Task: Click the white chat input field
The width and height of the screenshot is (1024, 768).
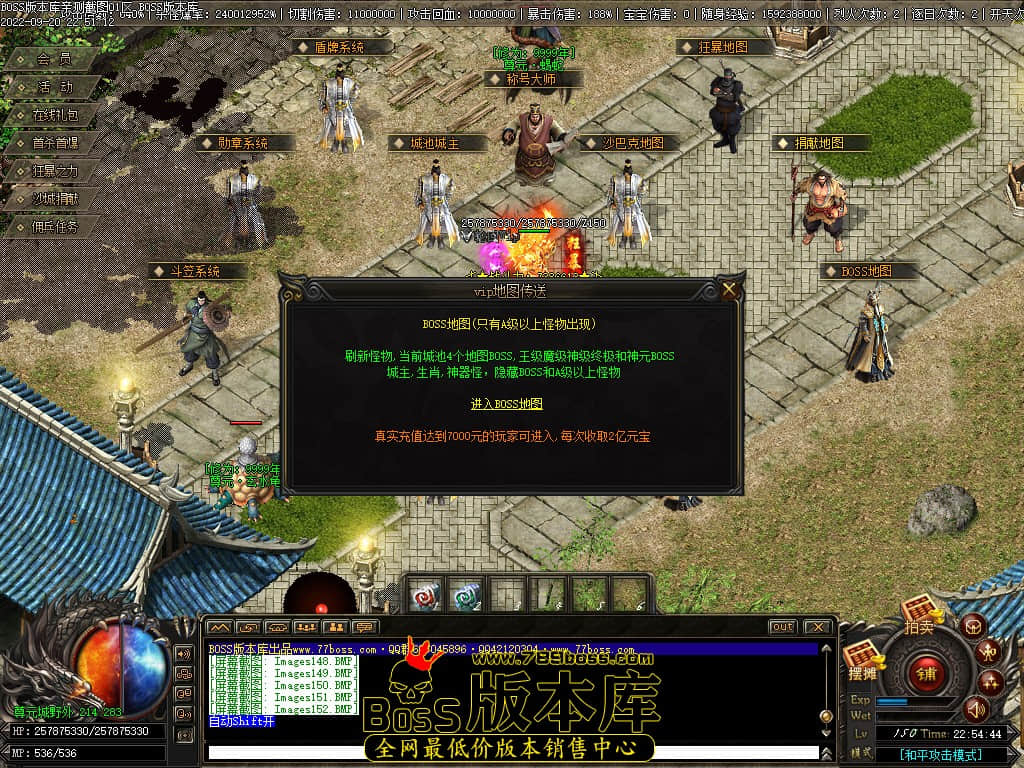Action: click(x=510, y=753)
